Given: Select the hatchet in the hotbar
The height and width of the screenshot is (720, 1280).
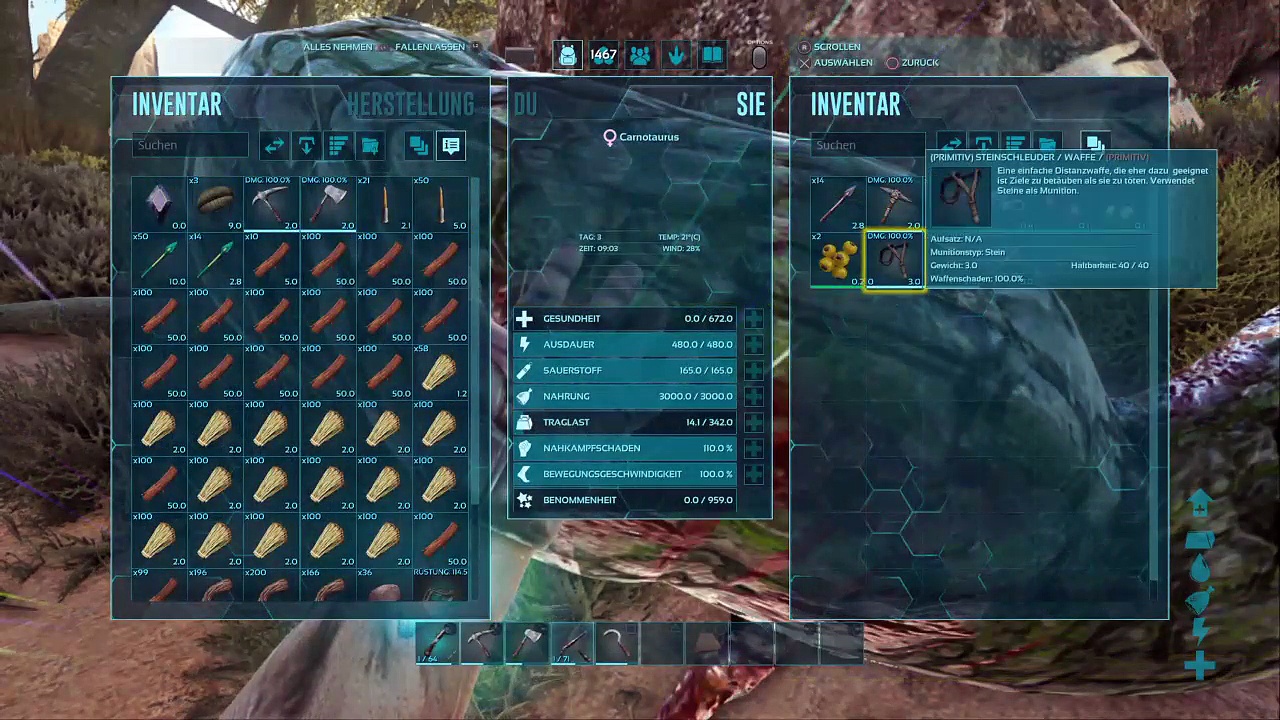Looking at the screenshot, I should (x=527, y=643).
